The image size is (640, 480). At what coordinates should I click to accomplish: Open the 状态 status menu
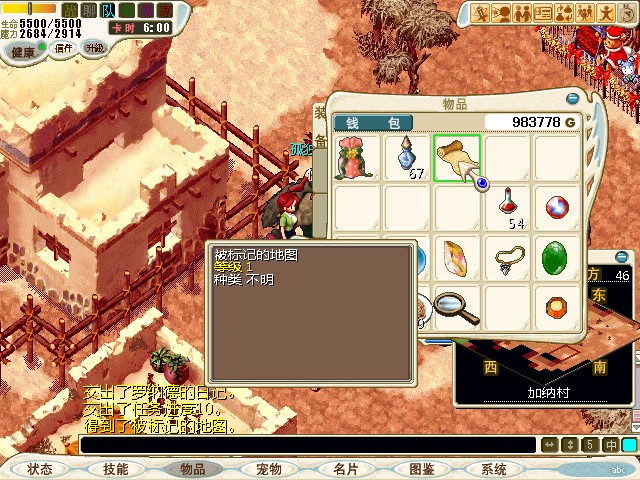pos(40,469)
